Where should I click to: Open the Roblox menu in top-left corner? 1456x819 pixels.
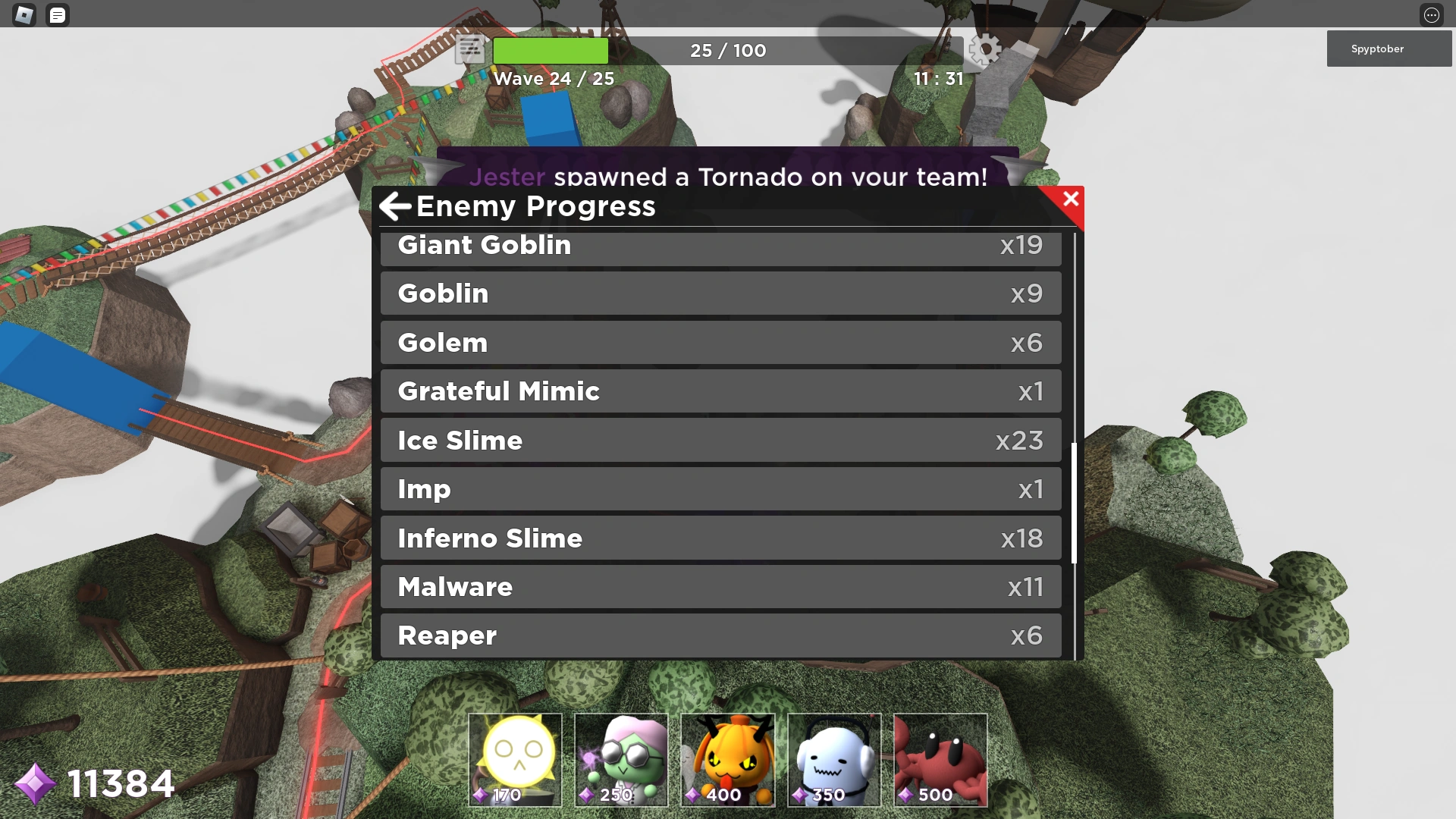(25, 14)
